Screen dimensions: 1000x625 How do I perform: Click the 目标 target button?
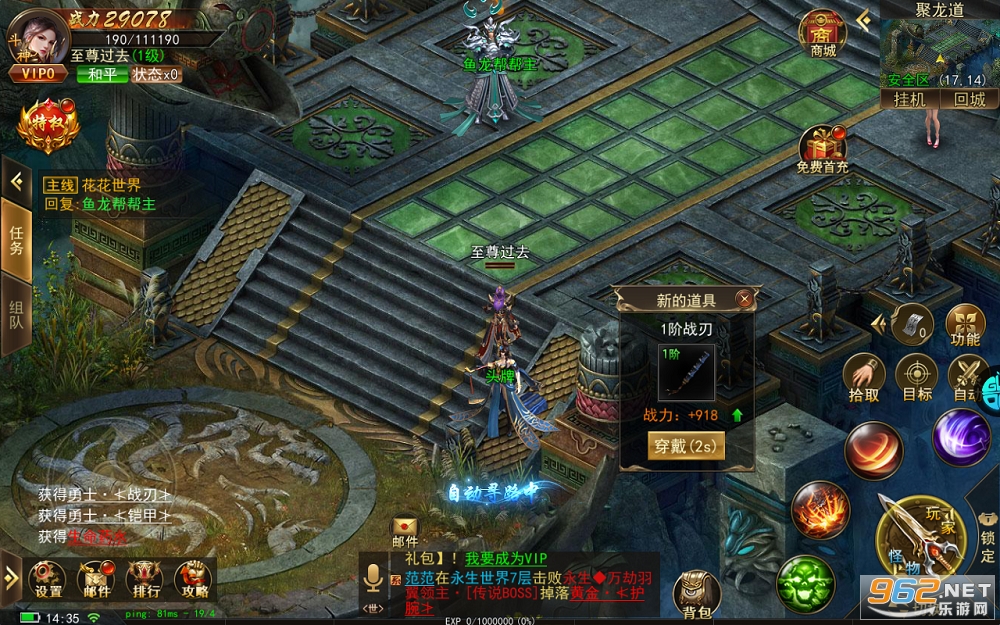click(x=916, y=376)
